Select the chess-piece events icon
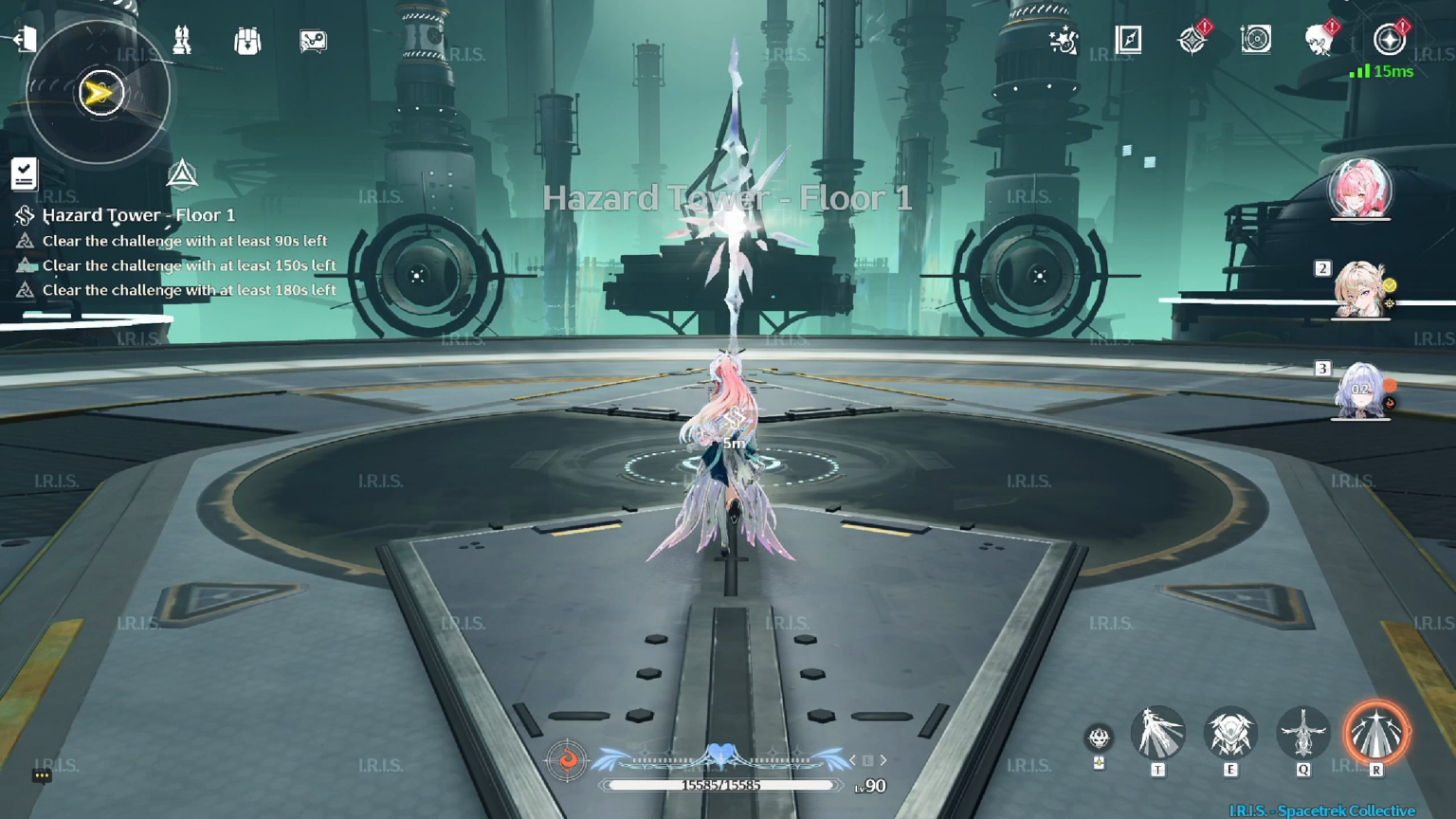The width and height of the screenshot is (1456, 819). point(183,42)
